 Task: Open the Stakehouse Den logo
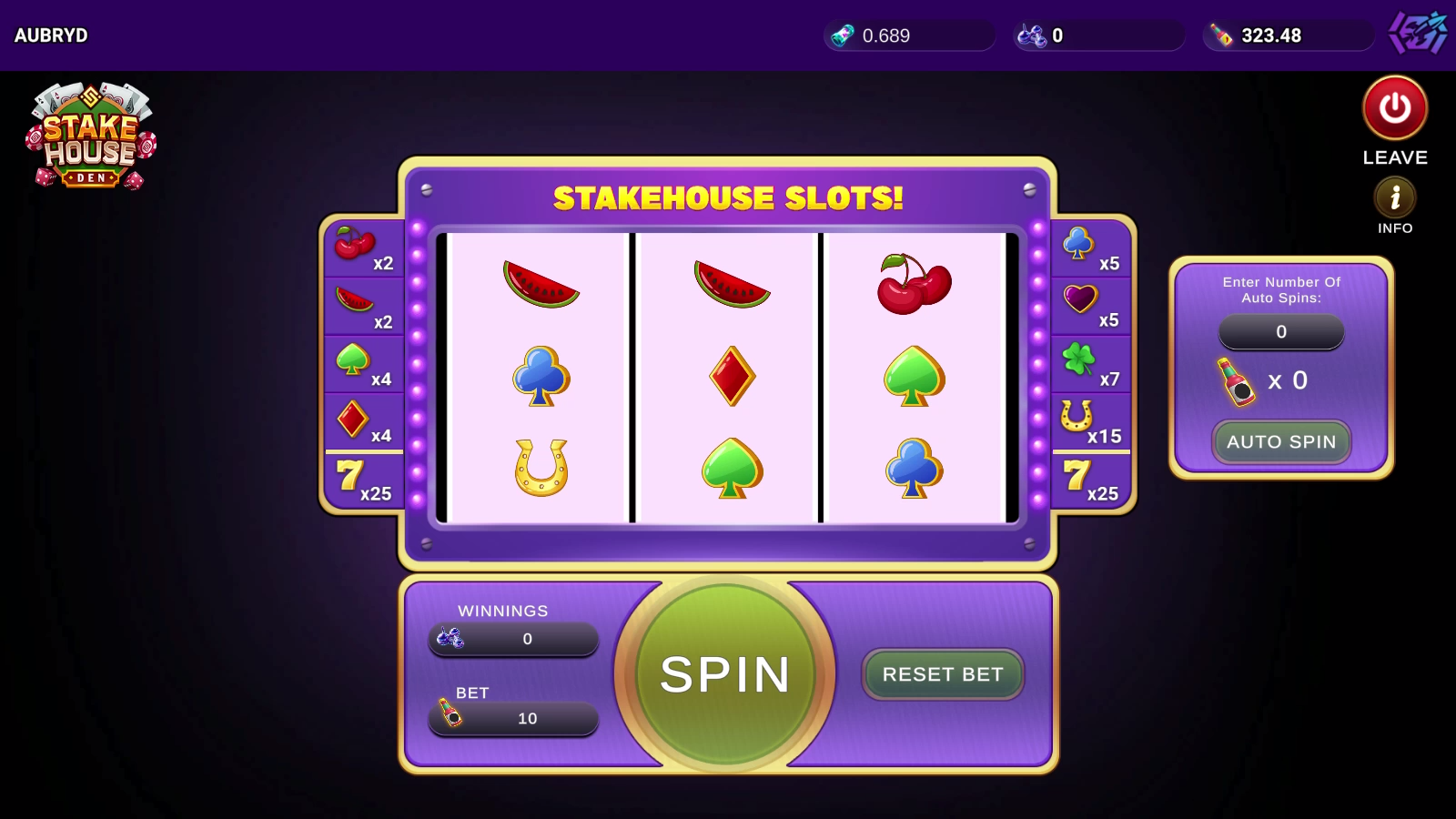coord(91,136)
